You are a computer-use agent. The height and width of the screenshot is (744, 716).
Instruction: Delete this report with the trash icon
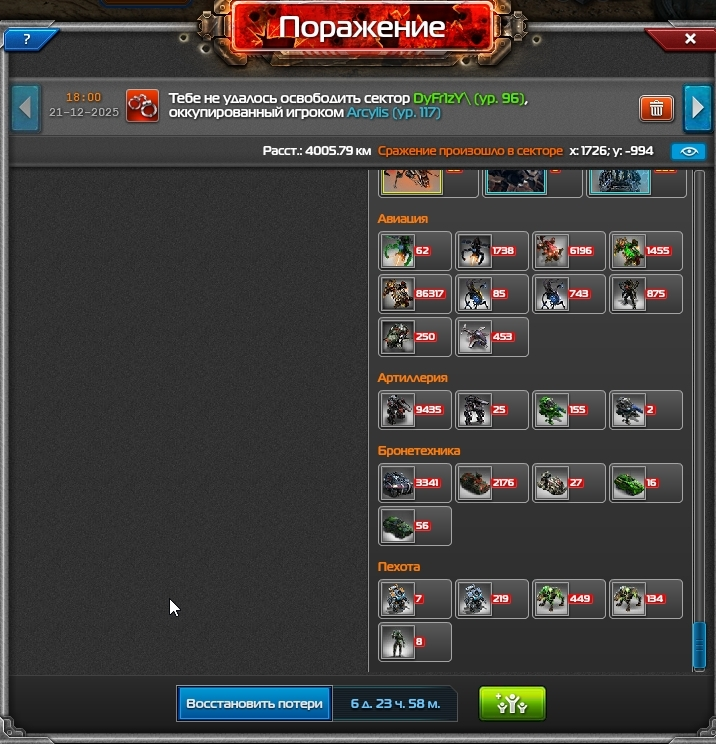tap(656, 108)
